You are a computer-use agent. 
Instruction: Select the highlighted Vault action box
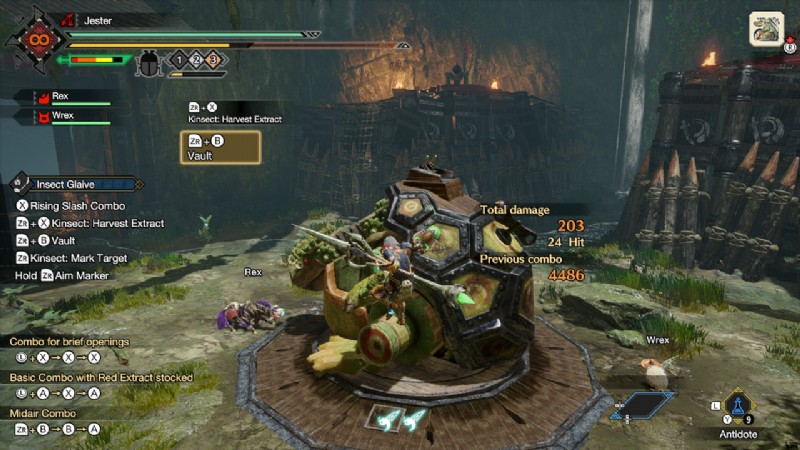[219, 147]
